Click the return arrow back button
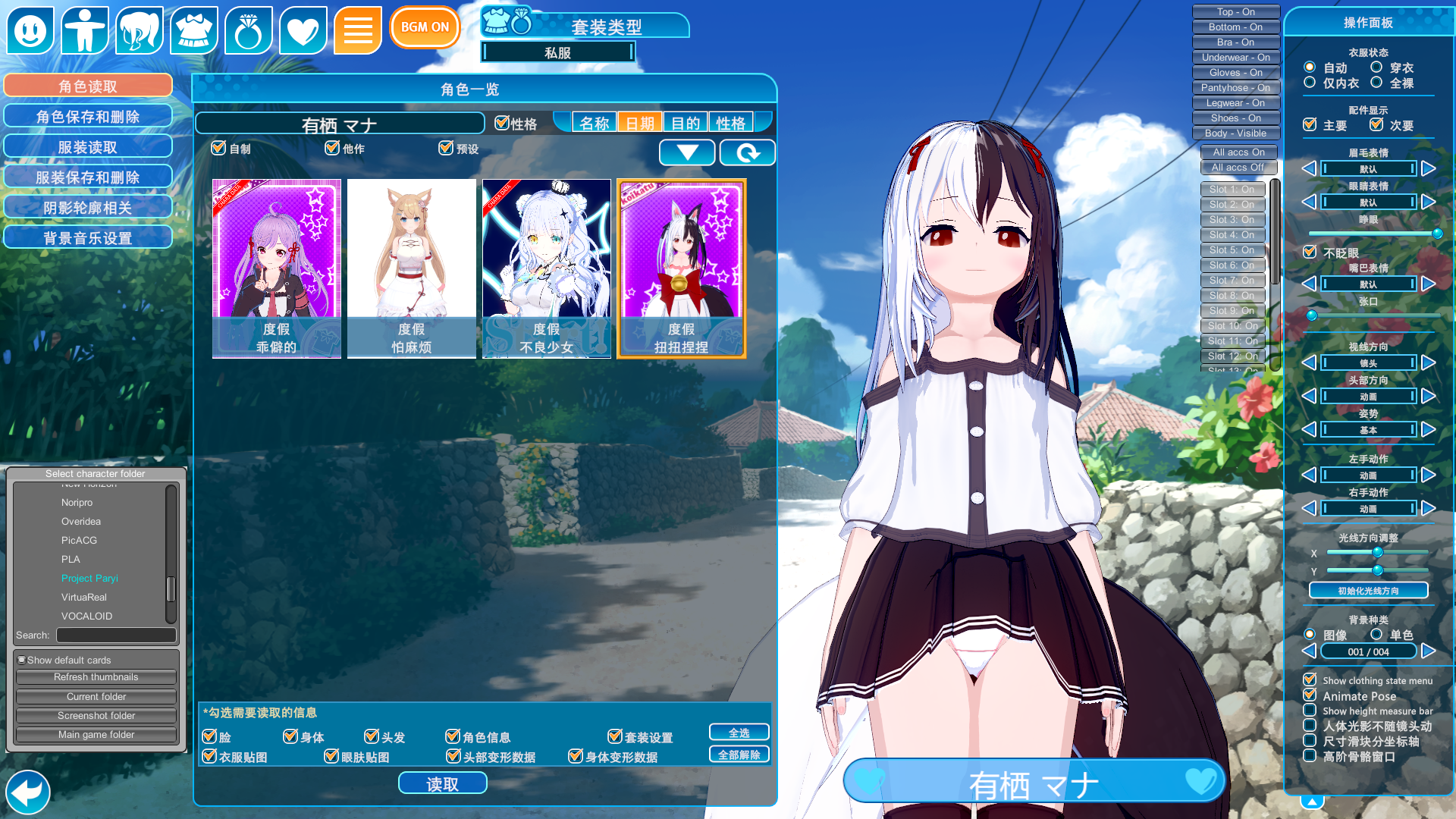 pyautogui.click(x=28, y=792)
